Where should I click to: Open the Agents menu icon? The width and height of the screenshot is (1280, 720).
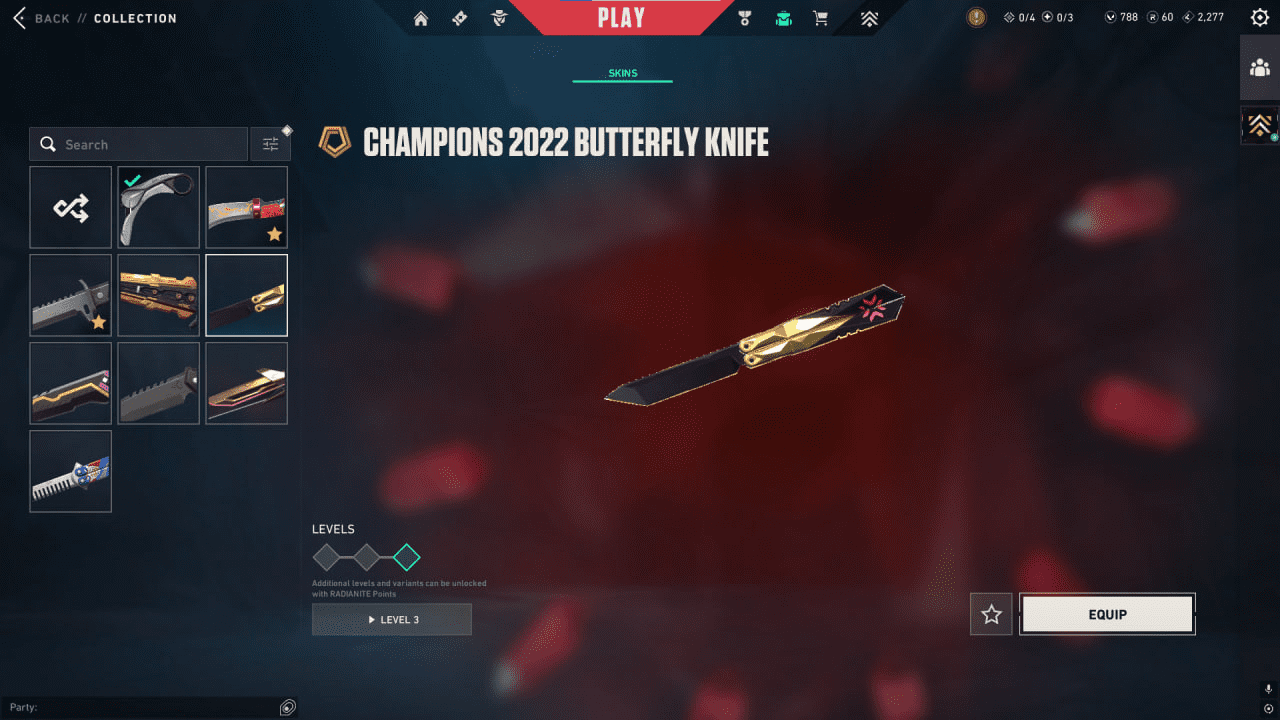pos(499,17)
